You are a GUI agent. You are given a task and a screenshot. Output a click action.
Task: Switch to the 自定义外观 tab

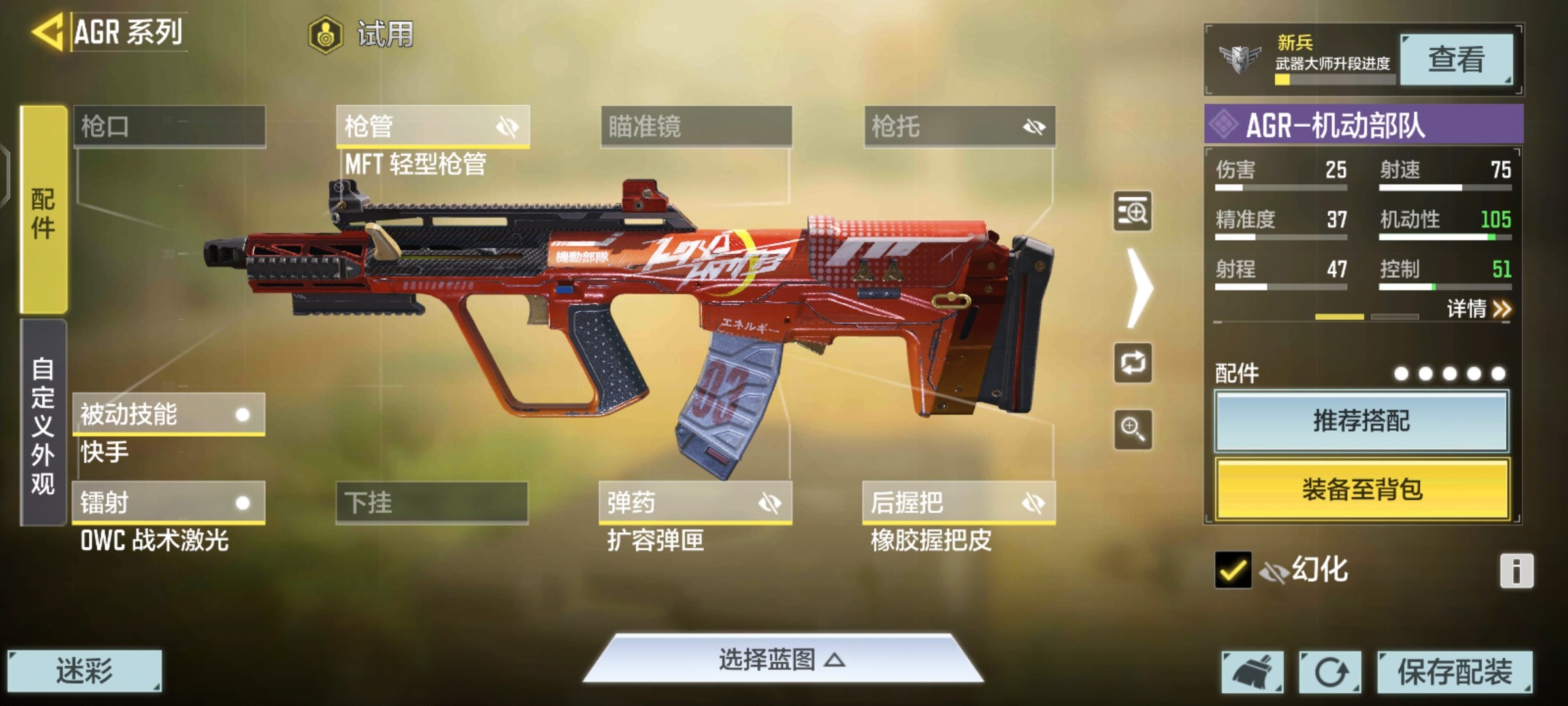pos(44,424)
